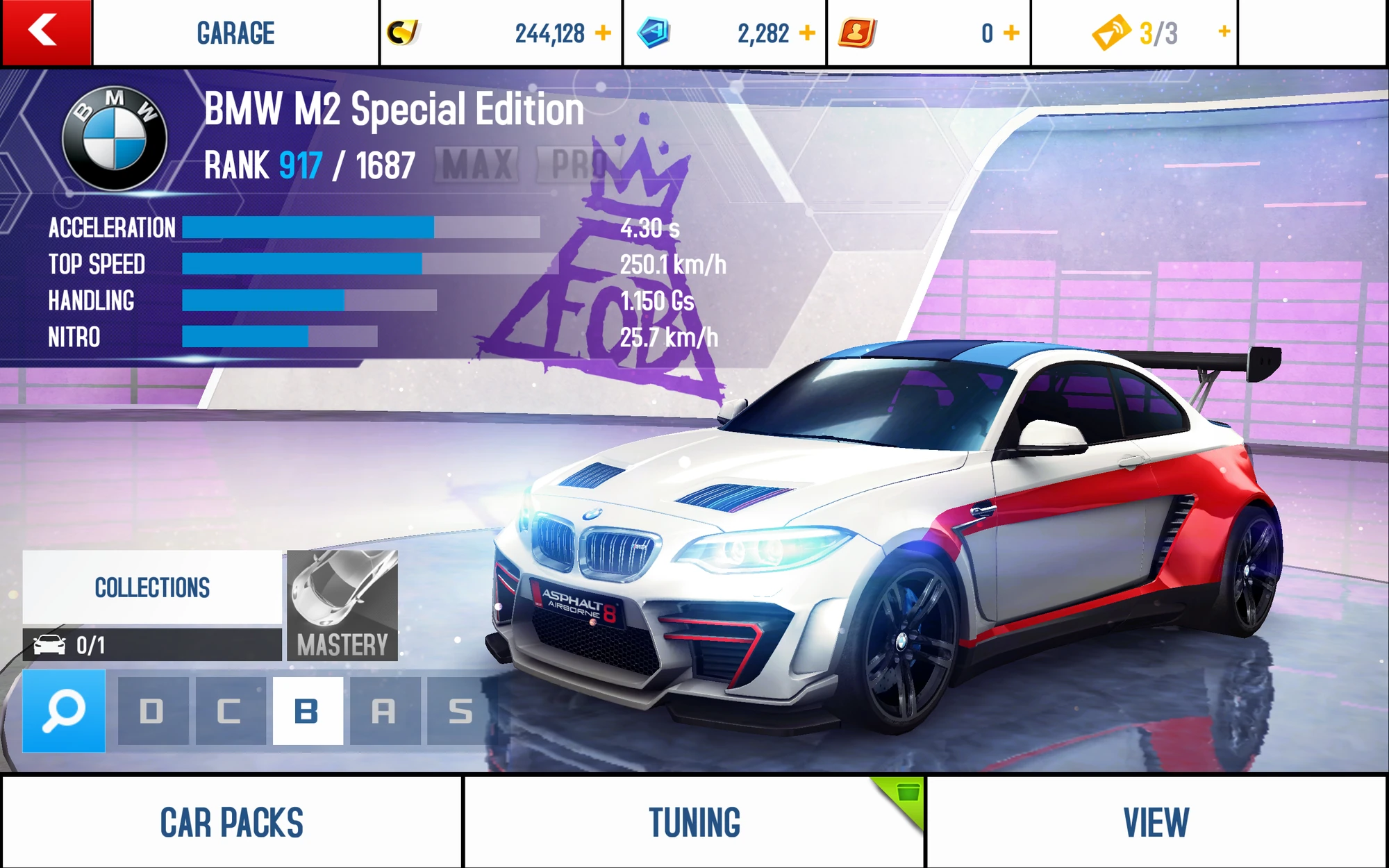This screenshot has width=1389, height=868.
Task: Click the Acceleration stat bar
Action: pos(361,228)
